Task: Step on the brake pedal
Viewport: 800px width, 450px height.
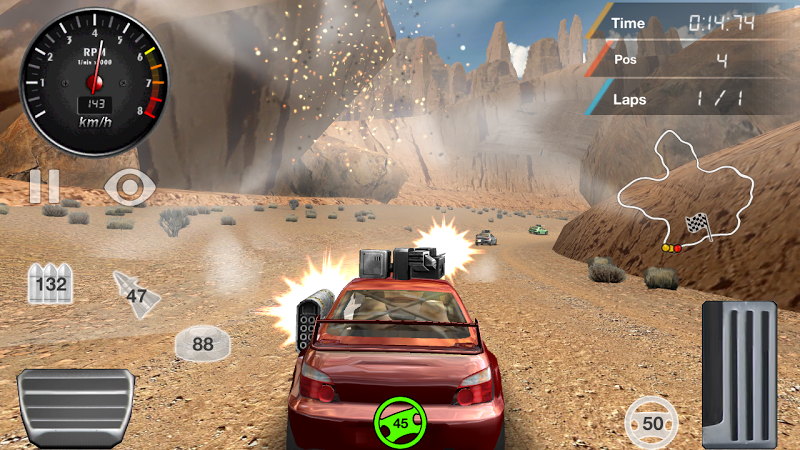Action: (x=76, y=407)
